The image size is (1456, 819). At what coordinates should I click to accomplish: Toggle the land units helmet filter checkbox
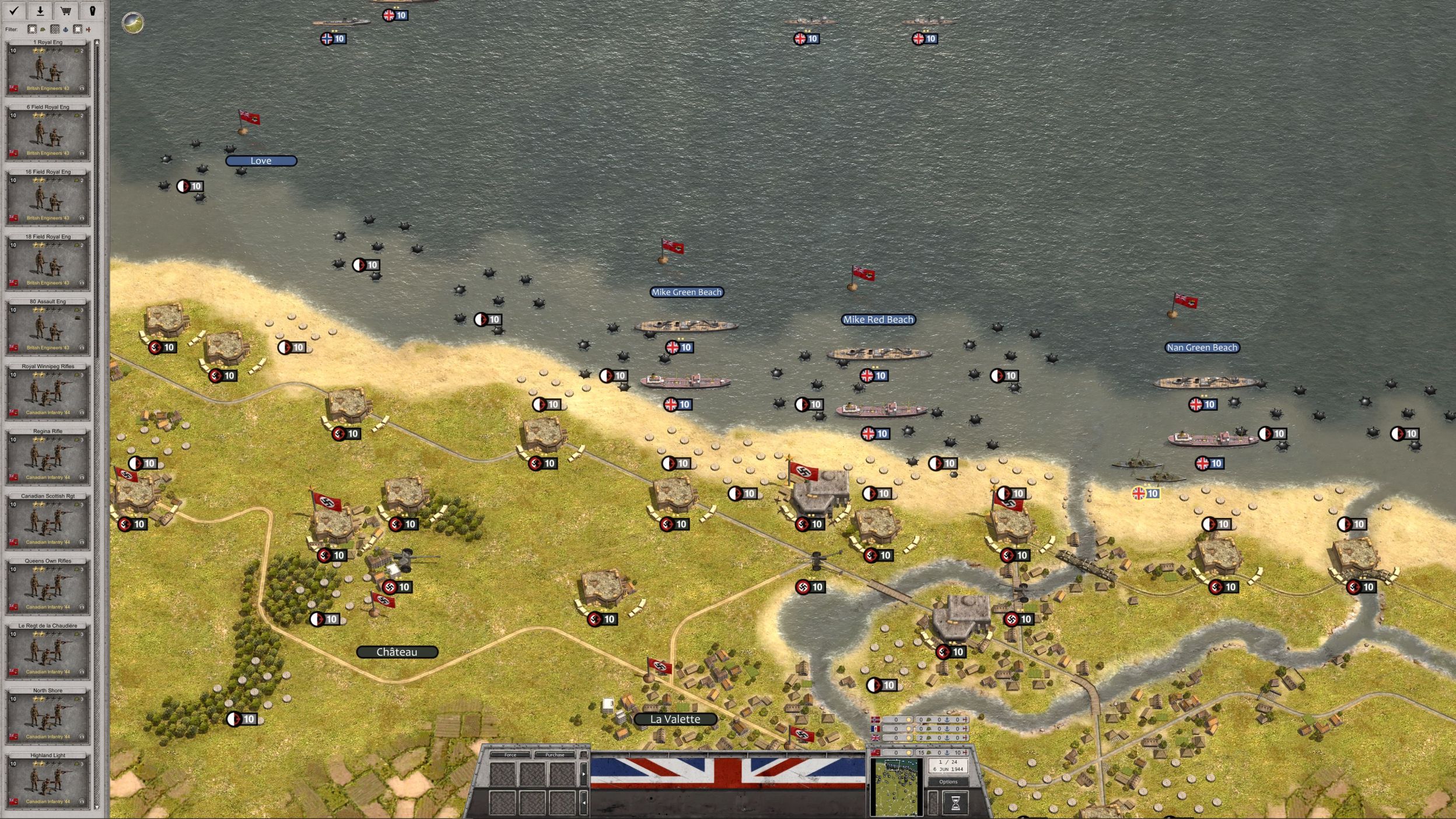pos(32,29)
